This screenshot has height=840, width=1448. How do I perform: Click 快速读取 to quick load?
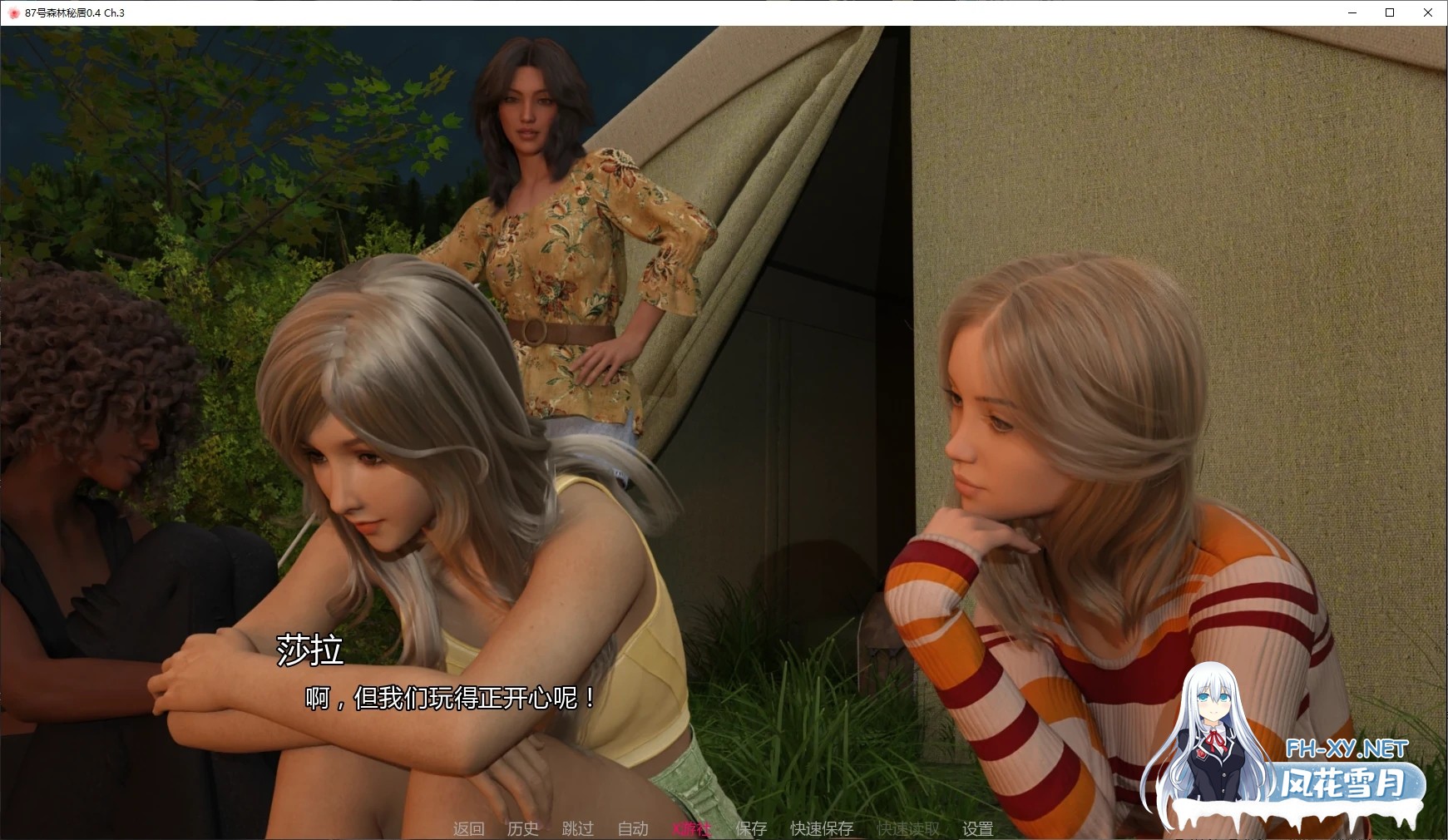pos(906,828)
